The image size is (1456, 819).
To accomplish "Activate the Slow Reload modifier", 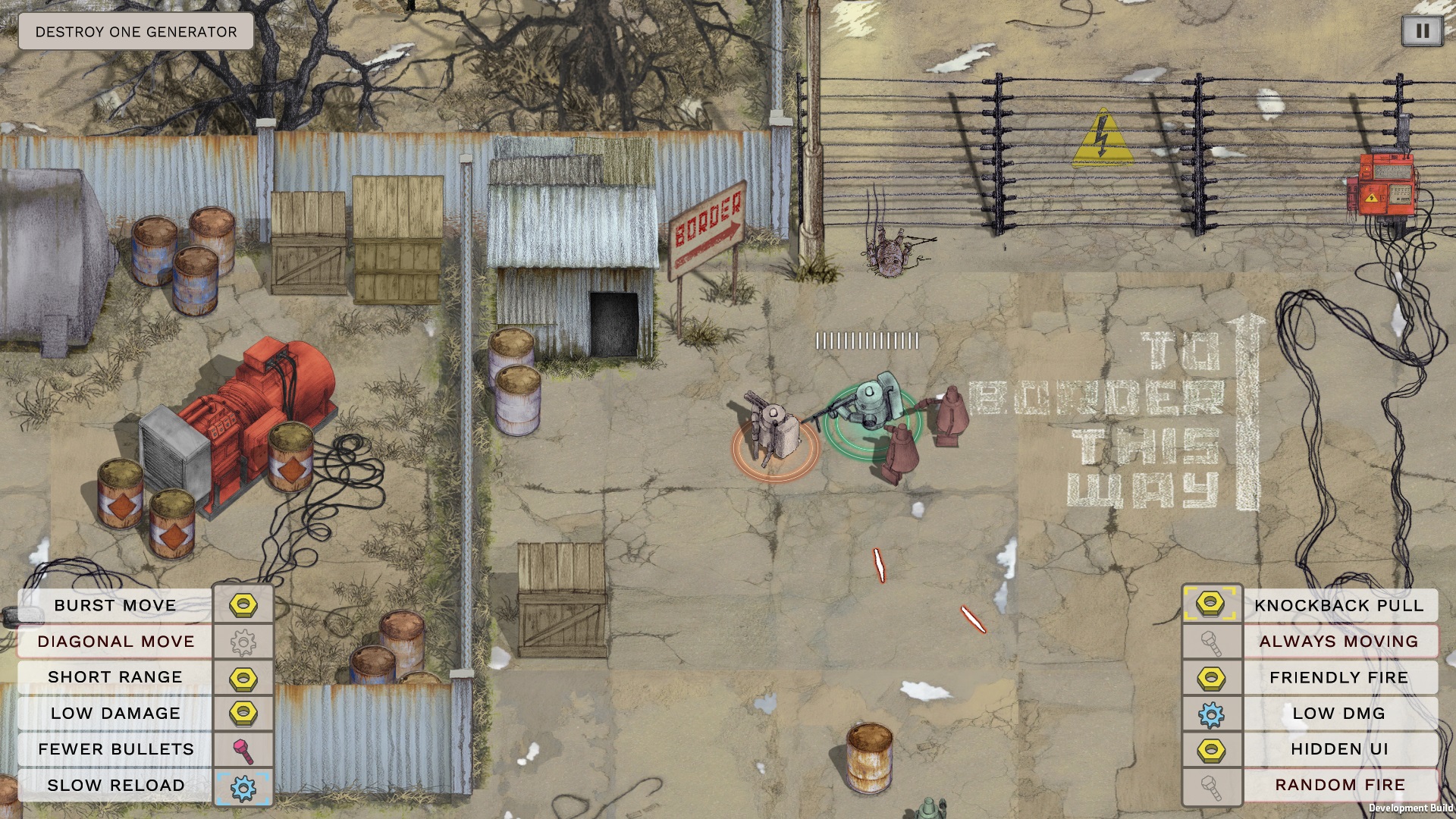I will tap(115, 785).
